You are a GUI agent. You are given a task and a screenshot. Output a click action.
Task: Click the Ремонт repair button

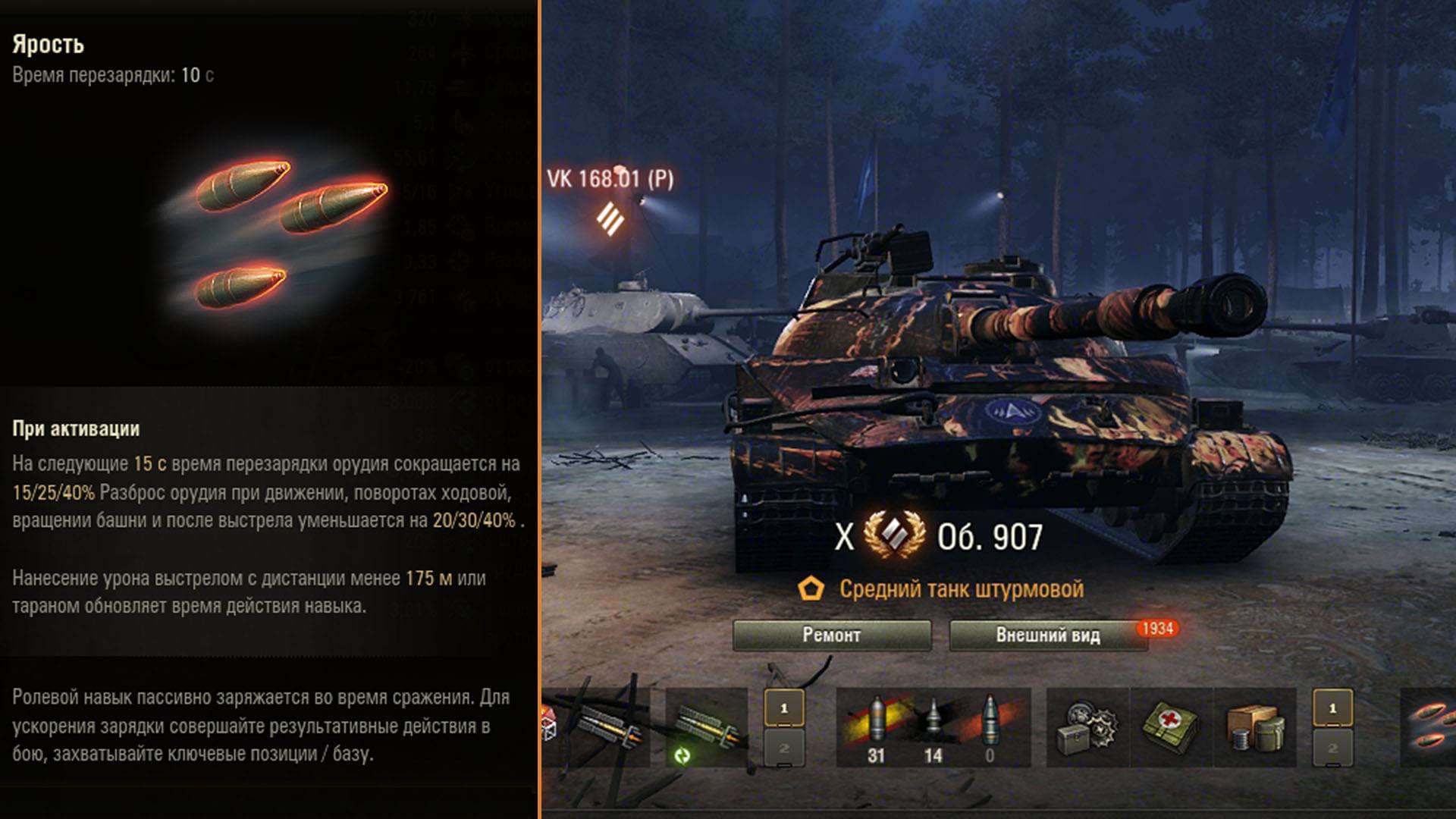coord(832,635)
